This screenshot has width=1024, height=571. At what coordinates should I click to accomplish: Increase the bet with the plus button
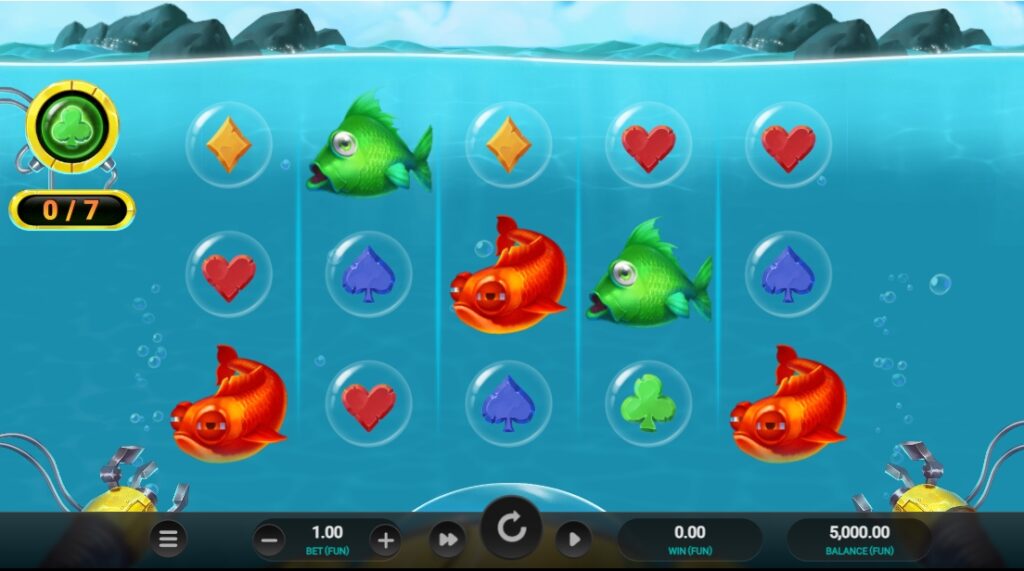385,541
